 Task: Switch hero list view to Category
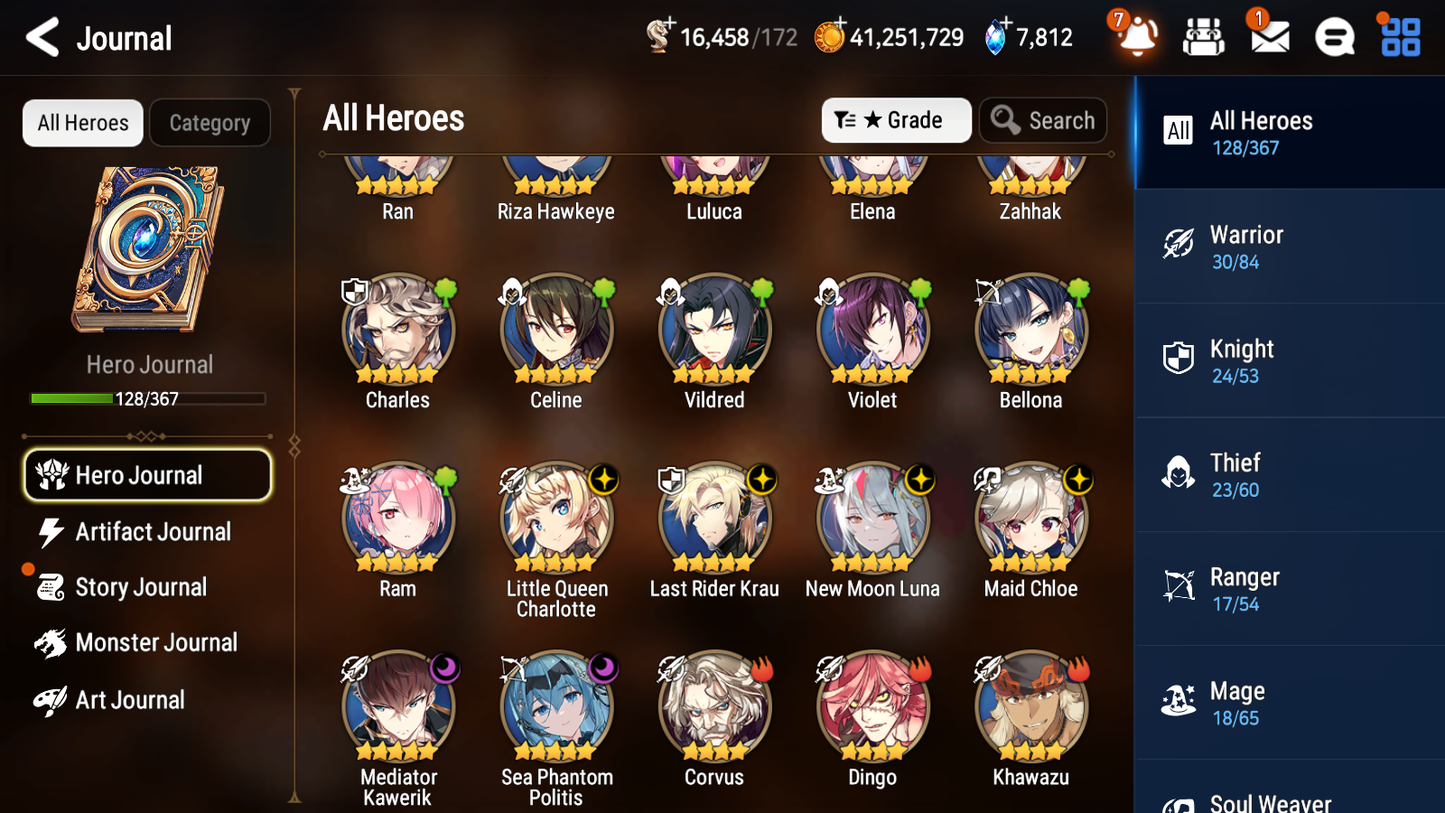209,122
